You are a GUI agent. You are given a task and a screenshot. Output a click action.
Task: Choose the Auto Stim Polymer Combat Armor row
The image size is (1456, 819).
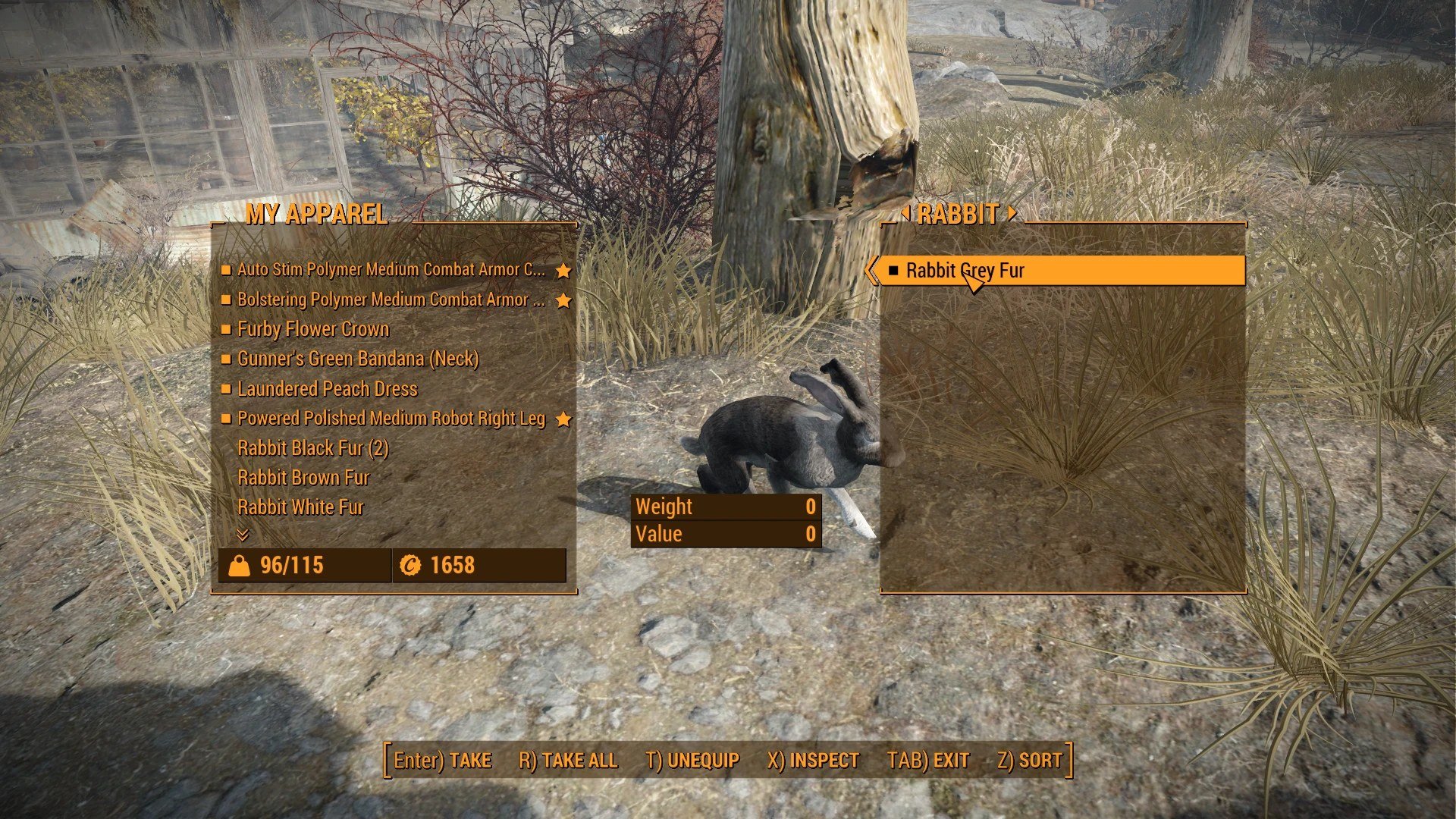tap(391, 270)
